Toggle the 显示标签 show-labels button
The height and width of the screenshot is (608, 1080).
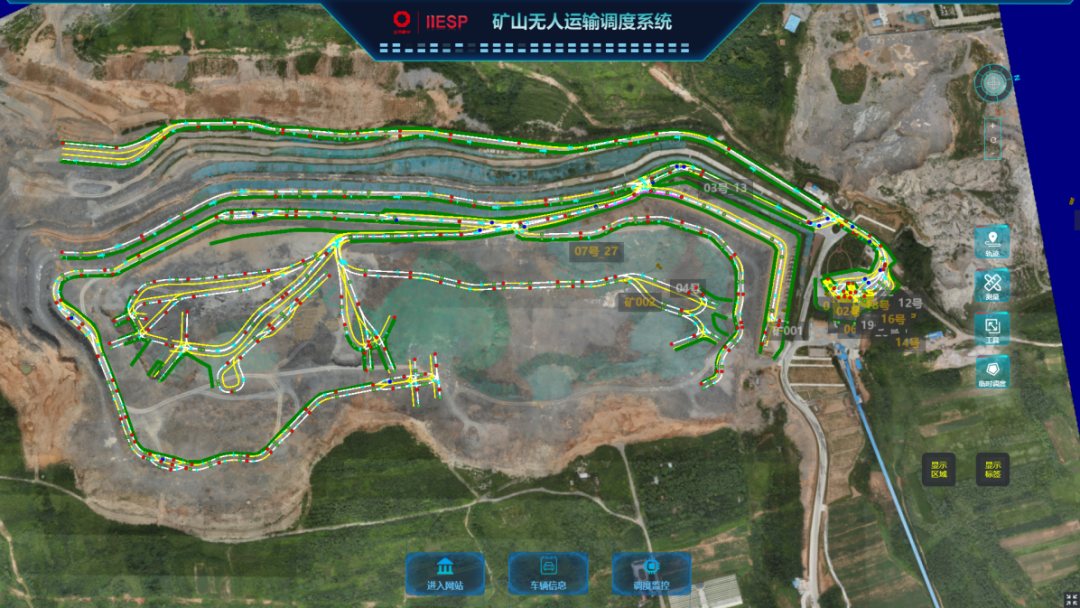click(x=993, y=469)
